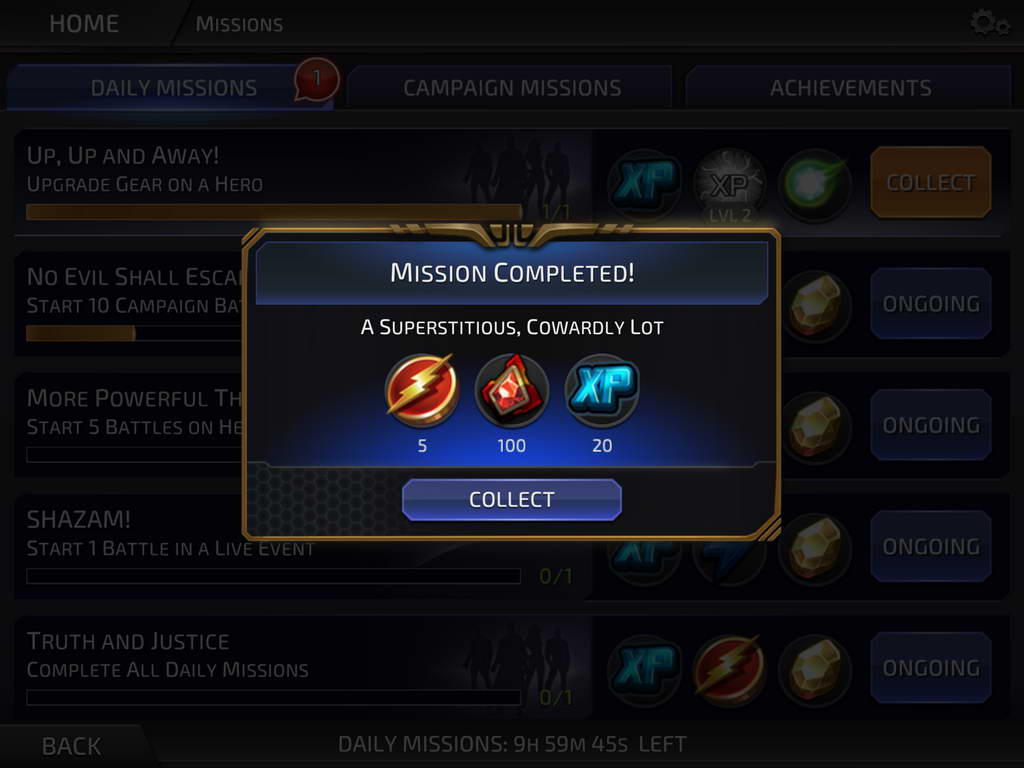Choose the Ongoing button for the Shazam! mission
This screenshot has width=1024, height=768.
(930, 547)
